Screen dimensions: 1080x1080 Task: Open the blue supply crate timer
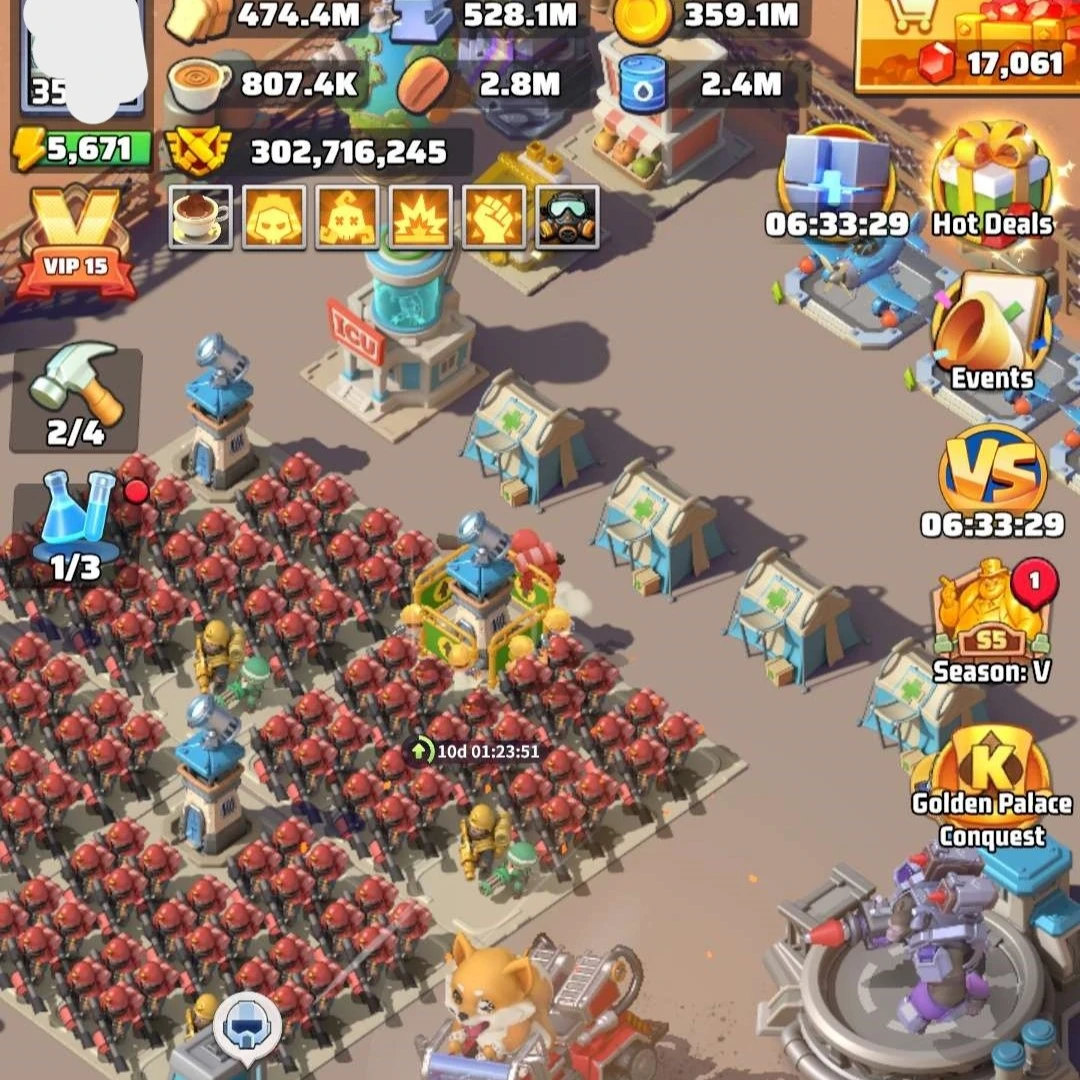(x=836, y=185)
